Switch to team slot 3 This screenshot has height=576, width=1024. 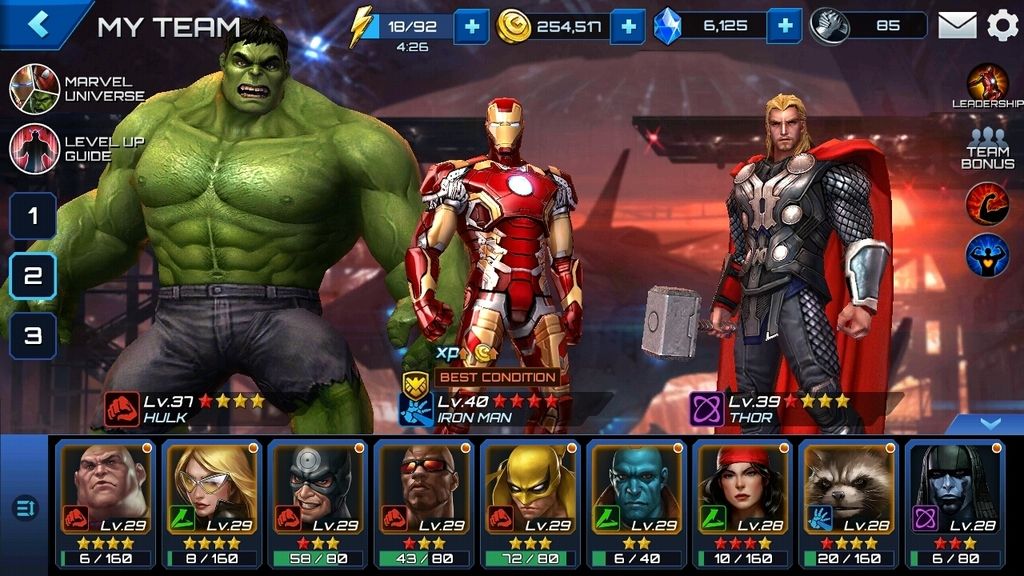(x=33, y=336)
